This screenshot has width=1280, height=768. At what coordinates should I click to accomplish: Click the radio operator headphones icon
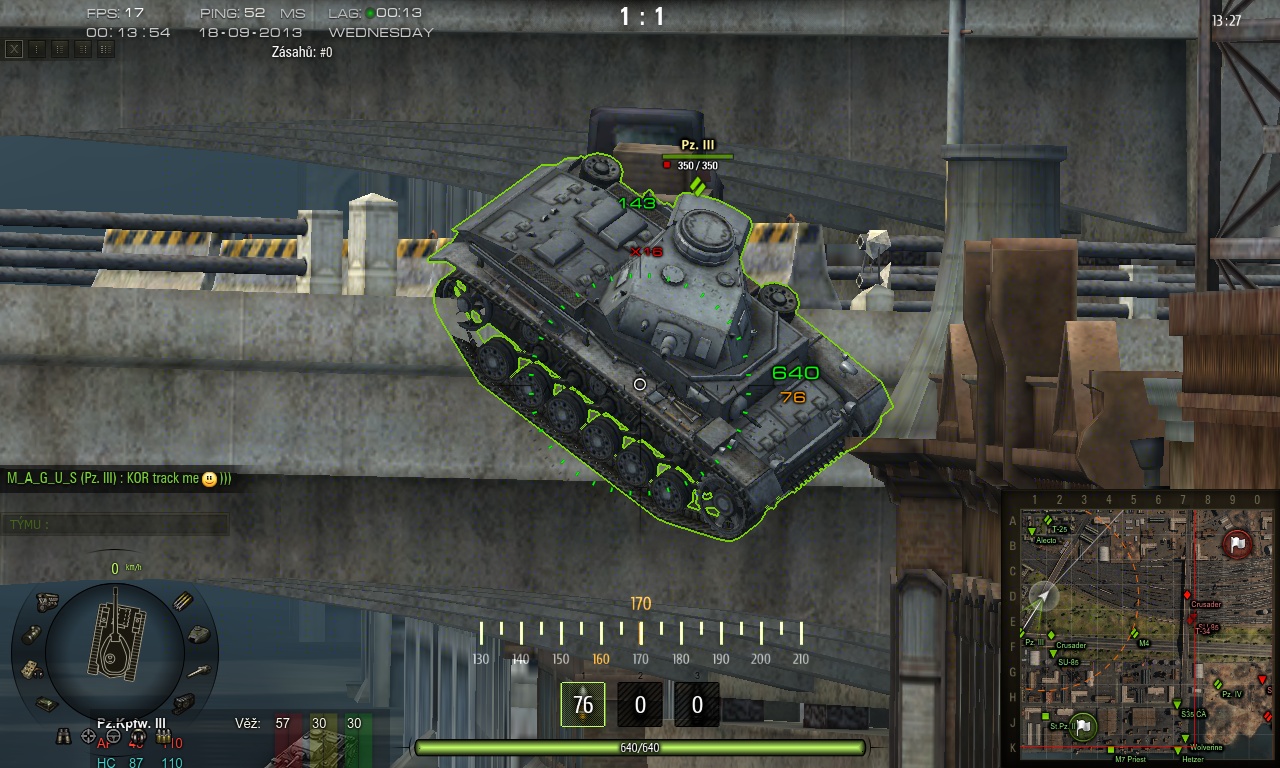137,738
